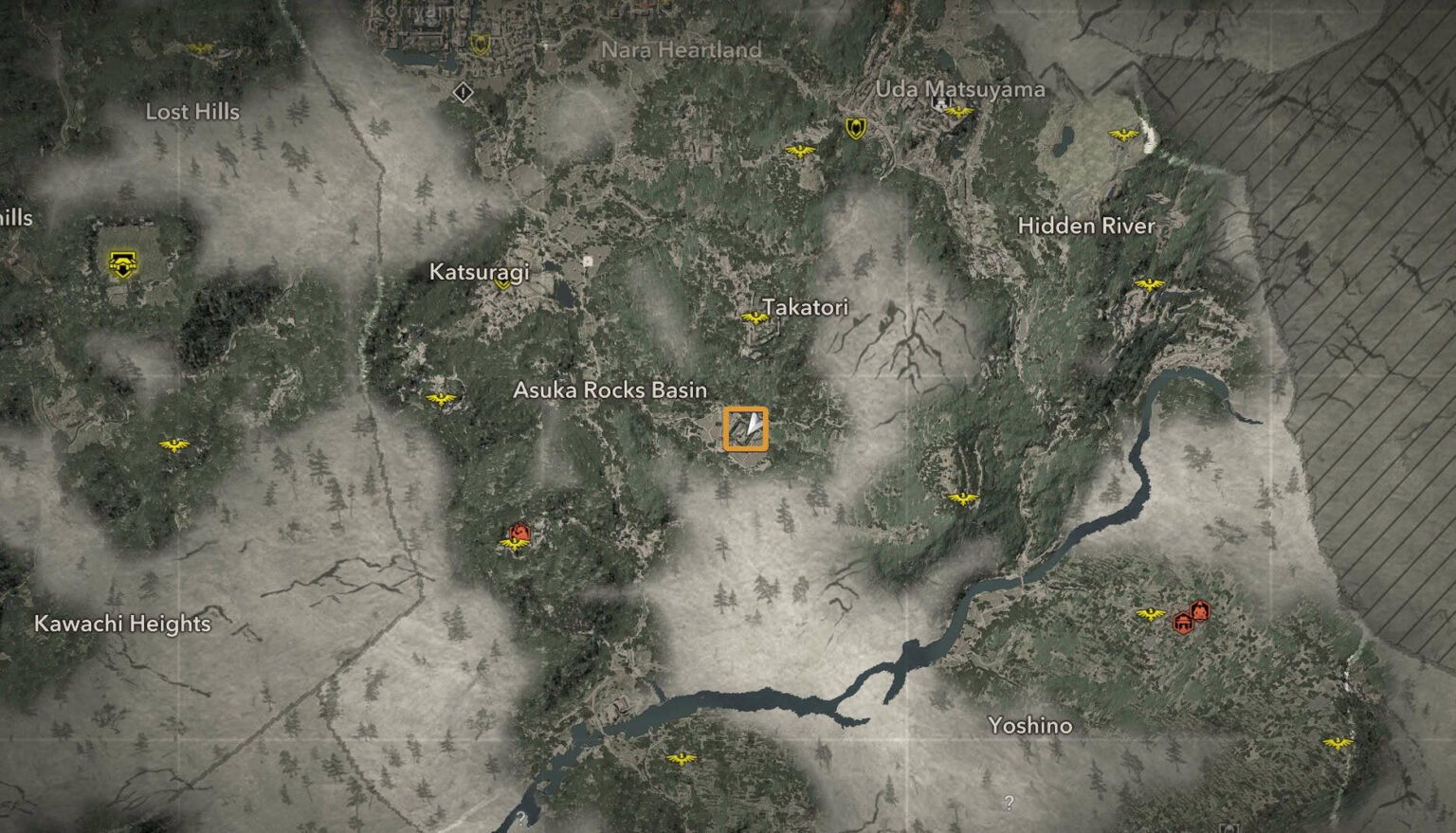Image resolution: width=1456 pixels, height=833 pixels.
Task: Select the black diamond exclamation quest marker
Action: coord(463,93)
